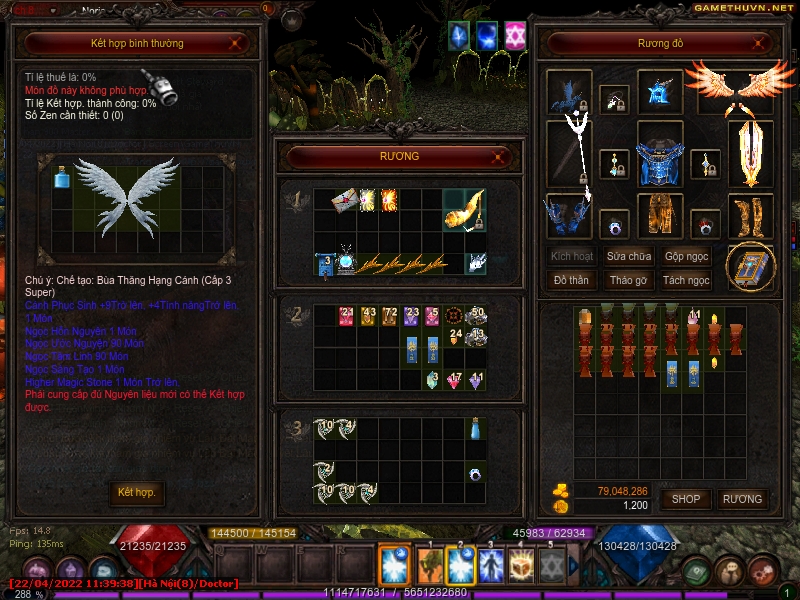
Task: Select the golden boots equipment slot
Action: pos(749,215)
